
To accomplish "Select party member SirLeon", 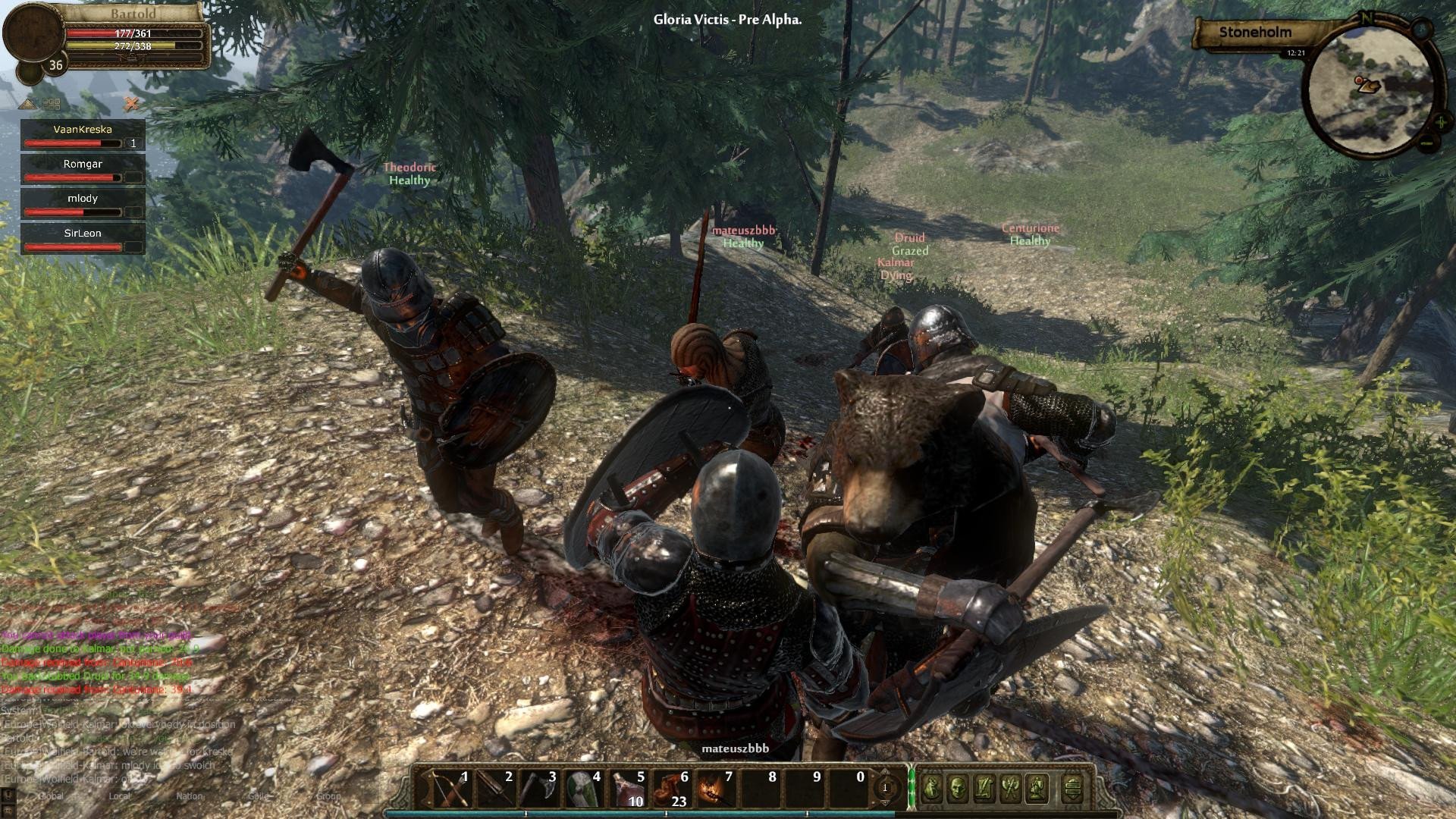I will pos(83,239).
